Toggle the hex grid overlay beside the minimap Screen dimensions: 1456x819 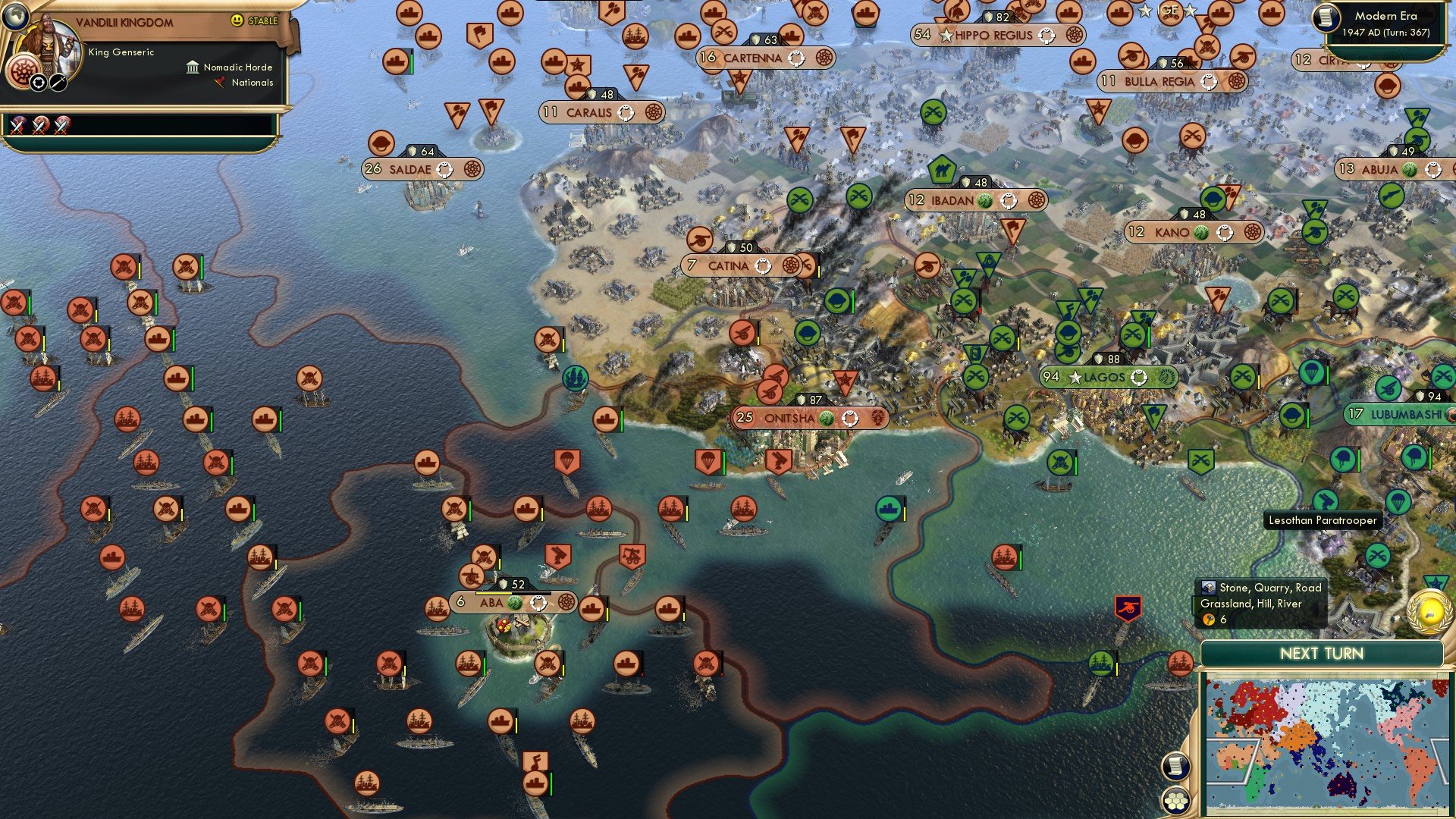[1175, 800]
